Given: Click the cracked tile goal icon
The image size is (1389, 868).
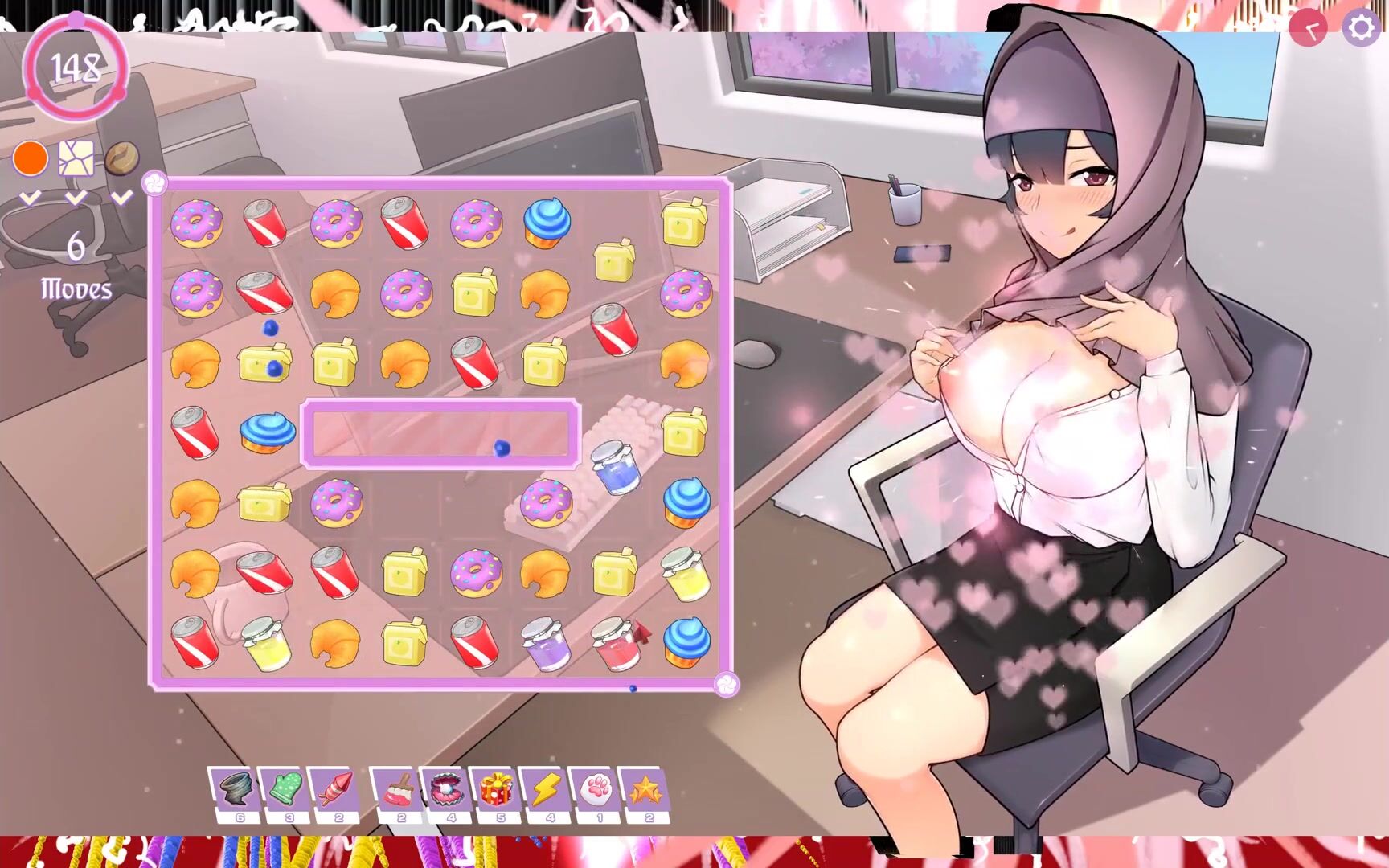Looking at the screenshot, I should point(76,158).
